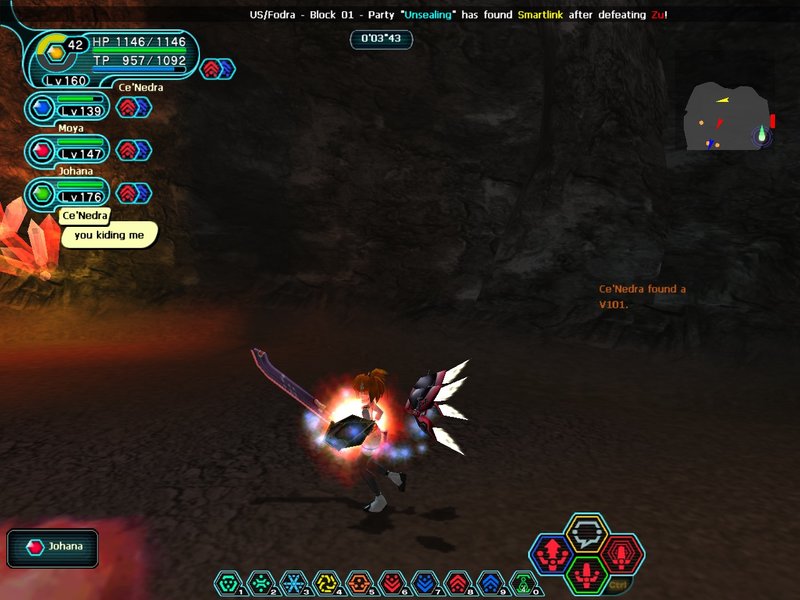This screenshot has height=600, width=800.
Task: Cast the blue down-chevron debuff in slot 7
Action: [425, 583]
